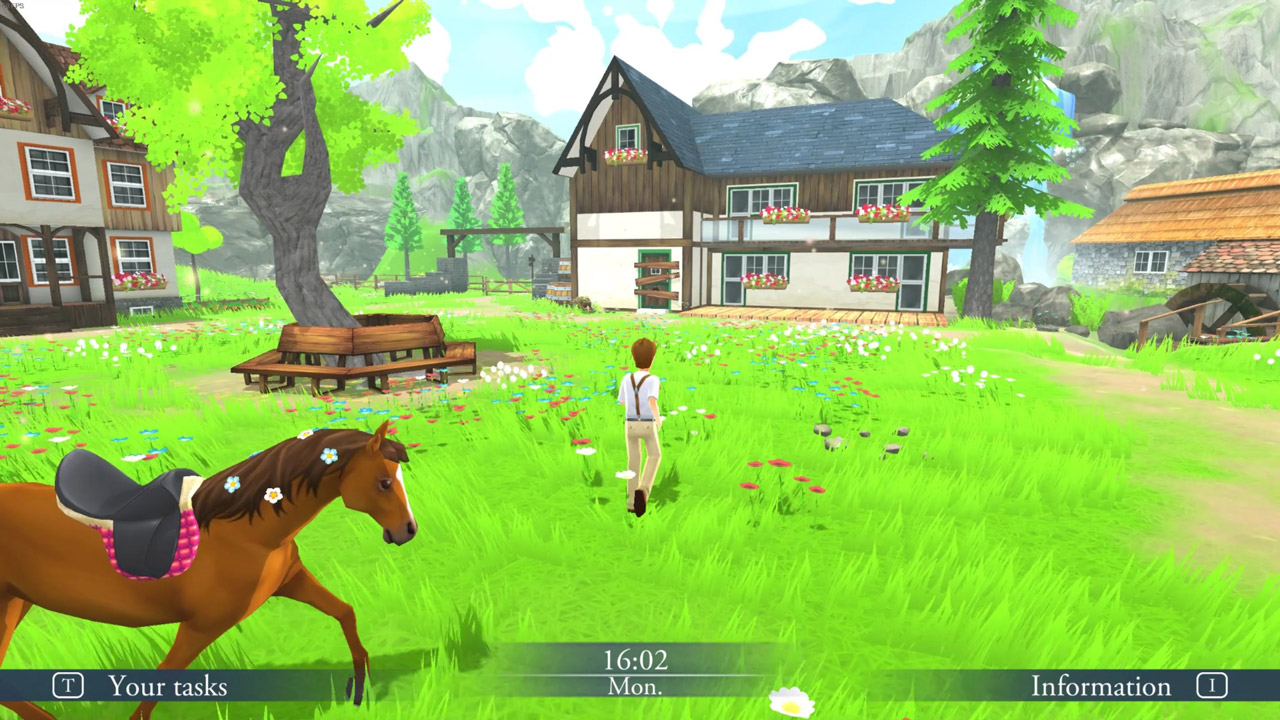Viewport: 1280px width, 720px height.
Task: Show the Information panel
Action: pyautogui.click(x=1101, y=686)
